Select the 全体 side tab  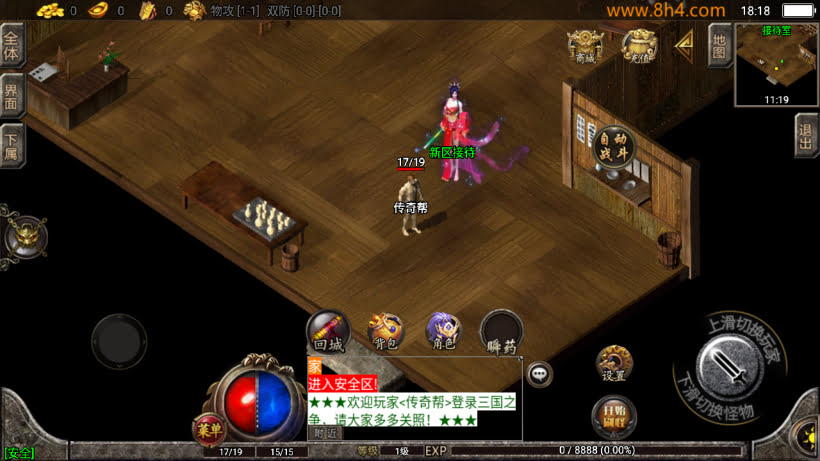[12, 46]
